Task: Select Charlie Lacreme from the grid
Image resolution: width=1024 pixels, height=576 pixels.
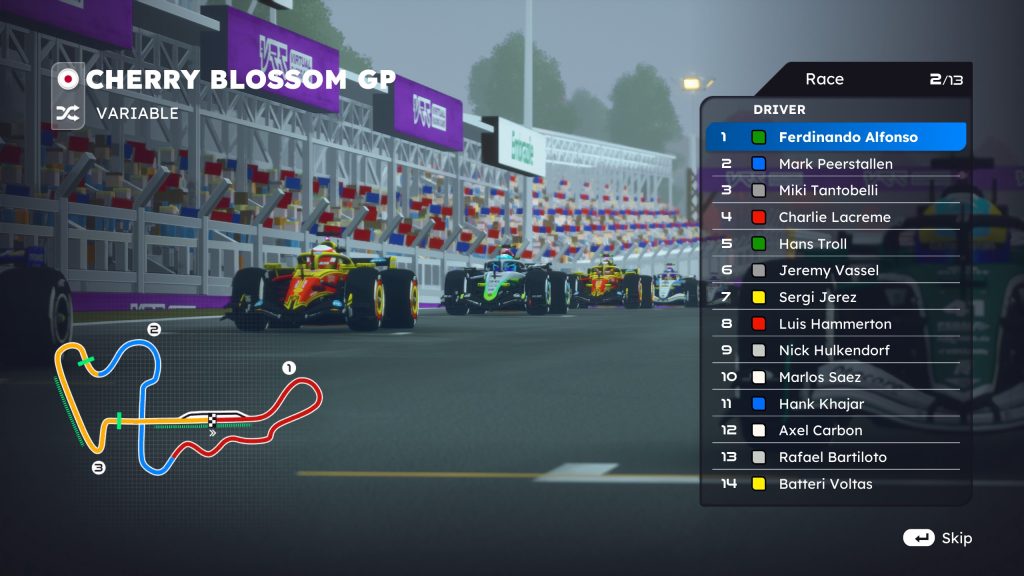Action: point(836,217)
